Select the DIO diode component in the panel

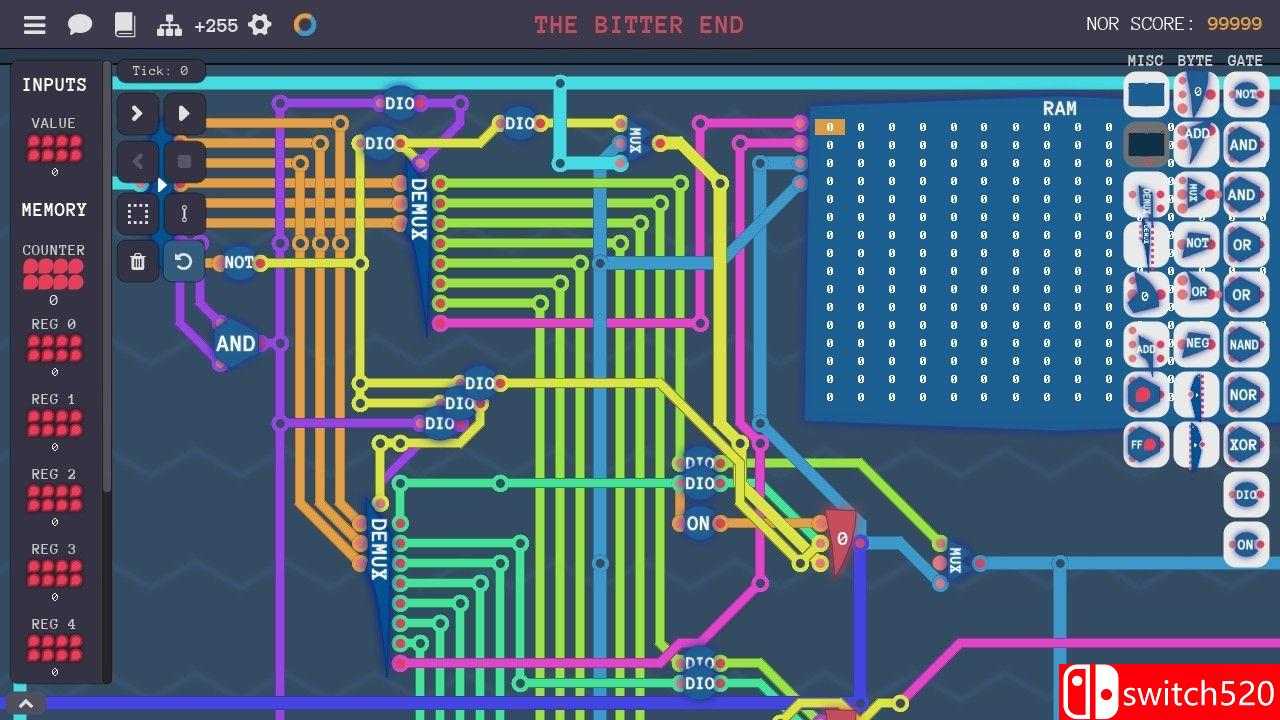pyautogui.click(x=1245, y=494)
